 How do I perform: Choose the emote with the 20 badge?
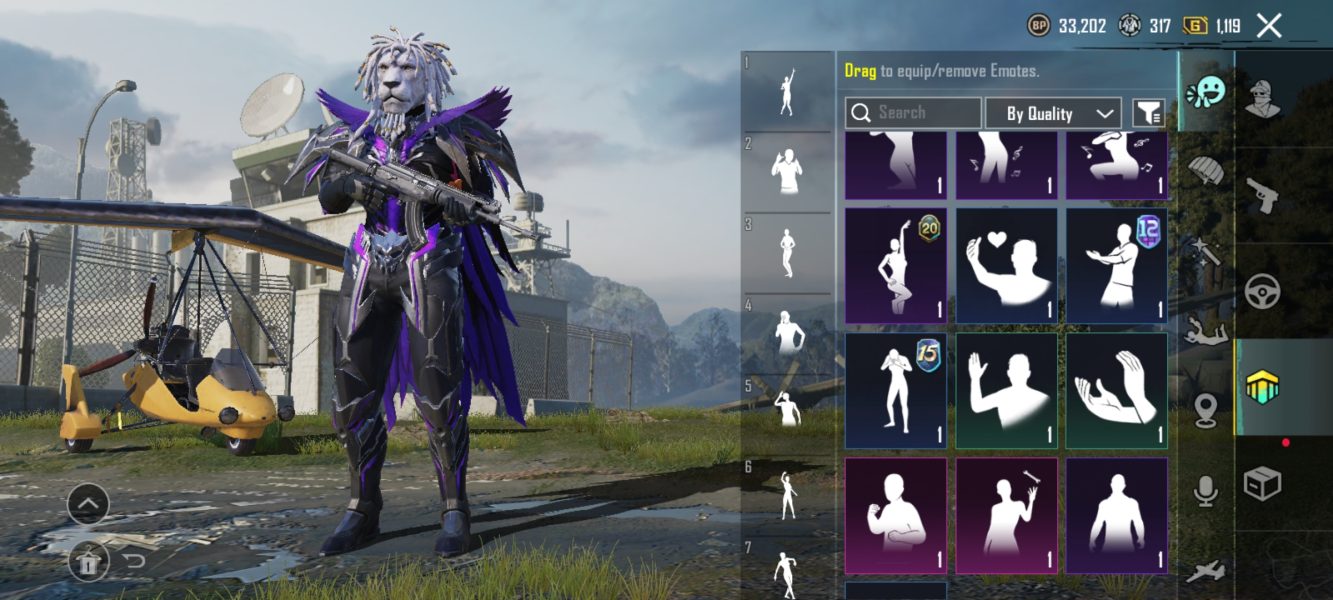pyautogui.click(x=896, y=266)
